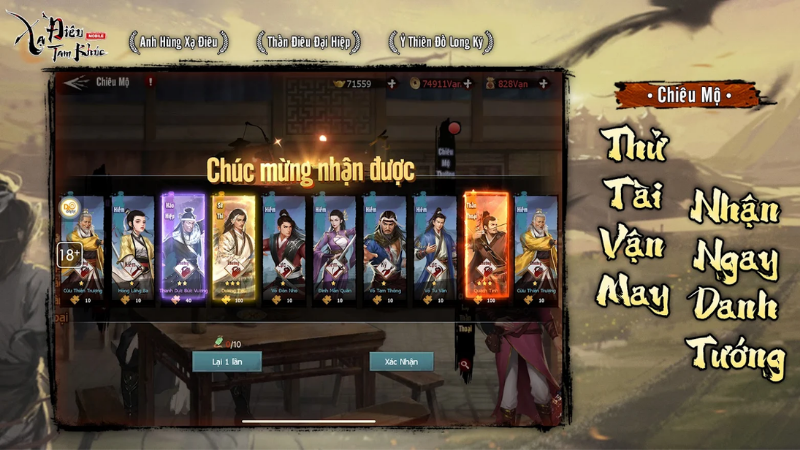800x450 pixels.
Task: Add more currency next to 828Vạn
Action: click(x=545, y=84)
